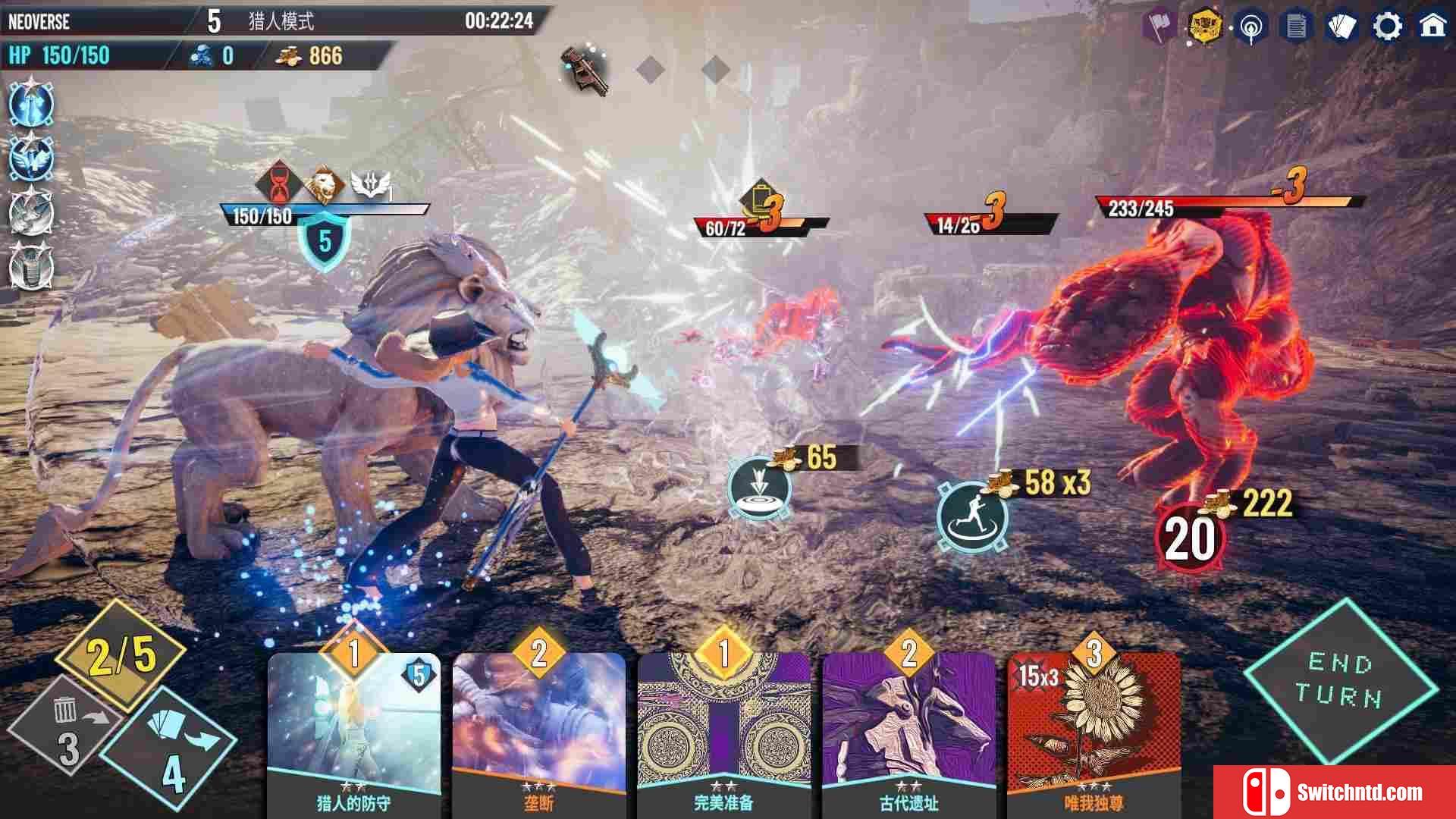Open the flame target icon

pyautogui.click(x=1250, y=28)
